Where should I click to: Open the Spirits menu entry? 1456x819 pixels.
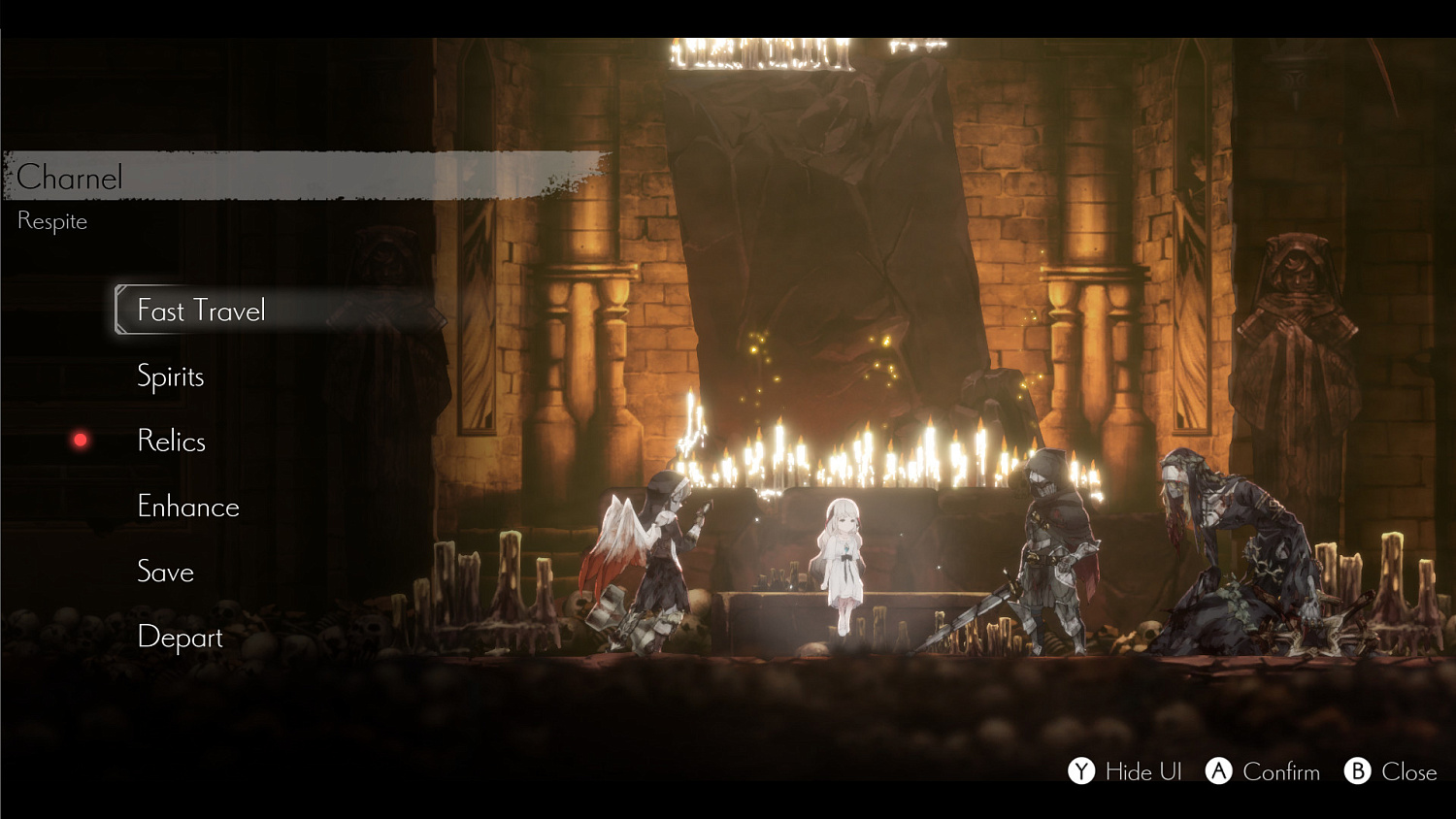[x=171, y=377]
